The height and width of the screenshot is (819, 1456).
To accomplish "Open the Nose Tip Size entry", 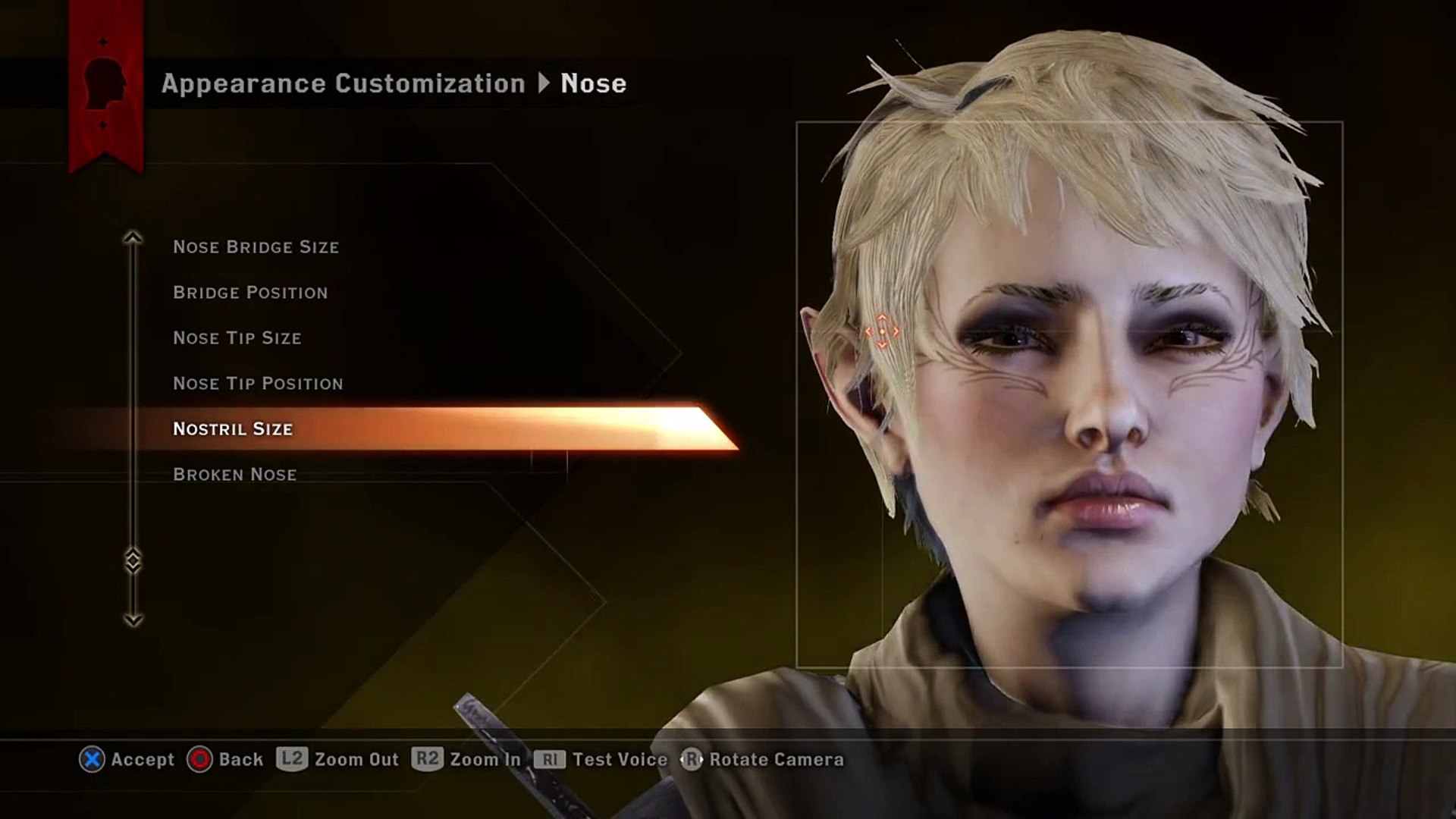I will coord(237,338).
